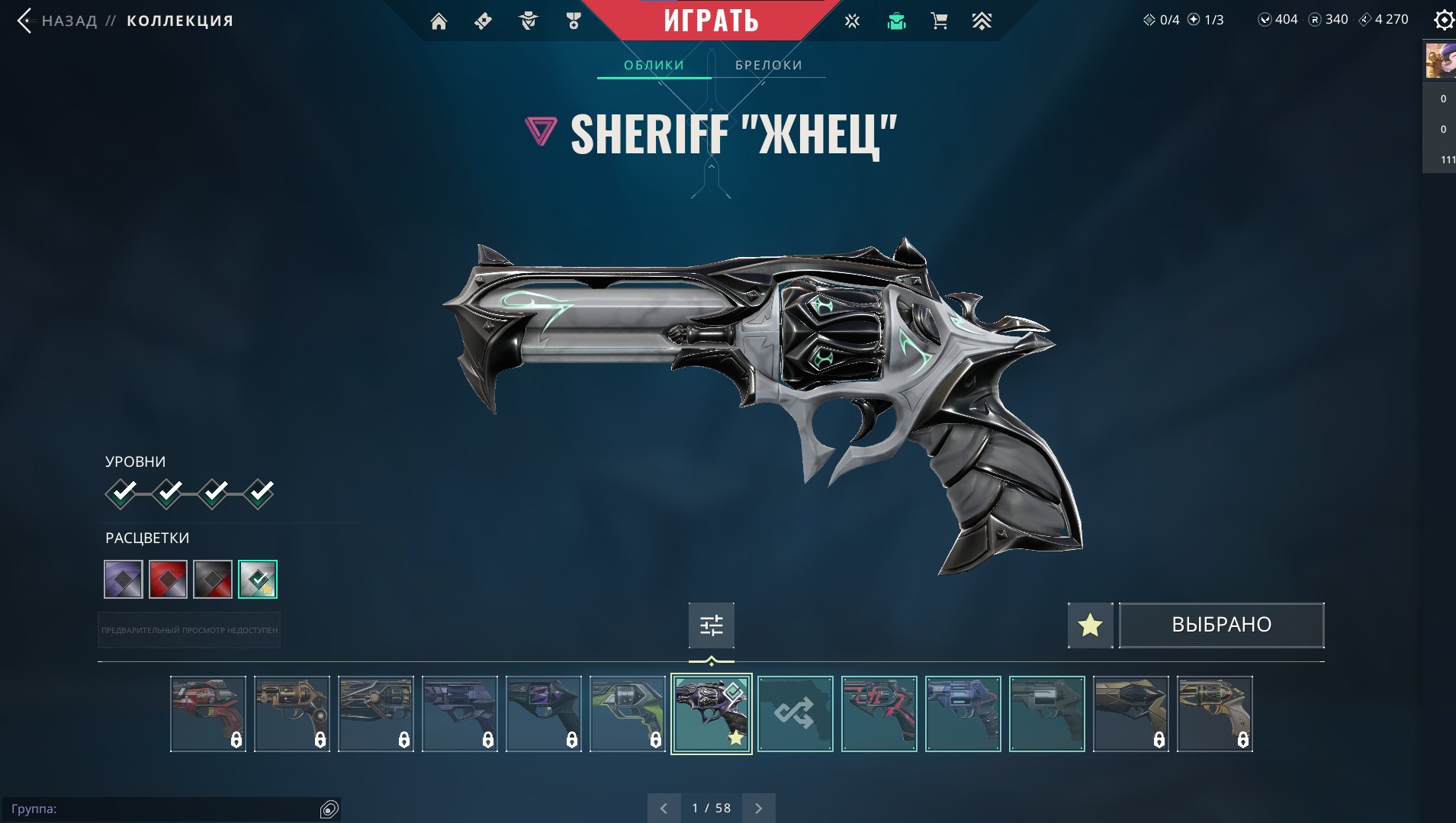
Task: Switch to the Брелоки tab
Action: coord(768,65)
